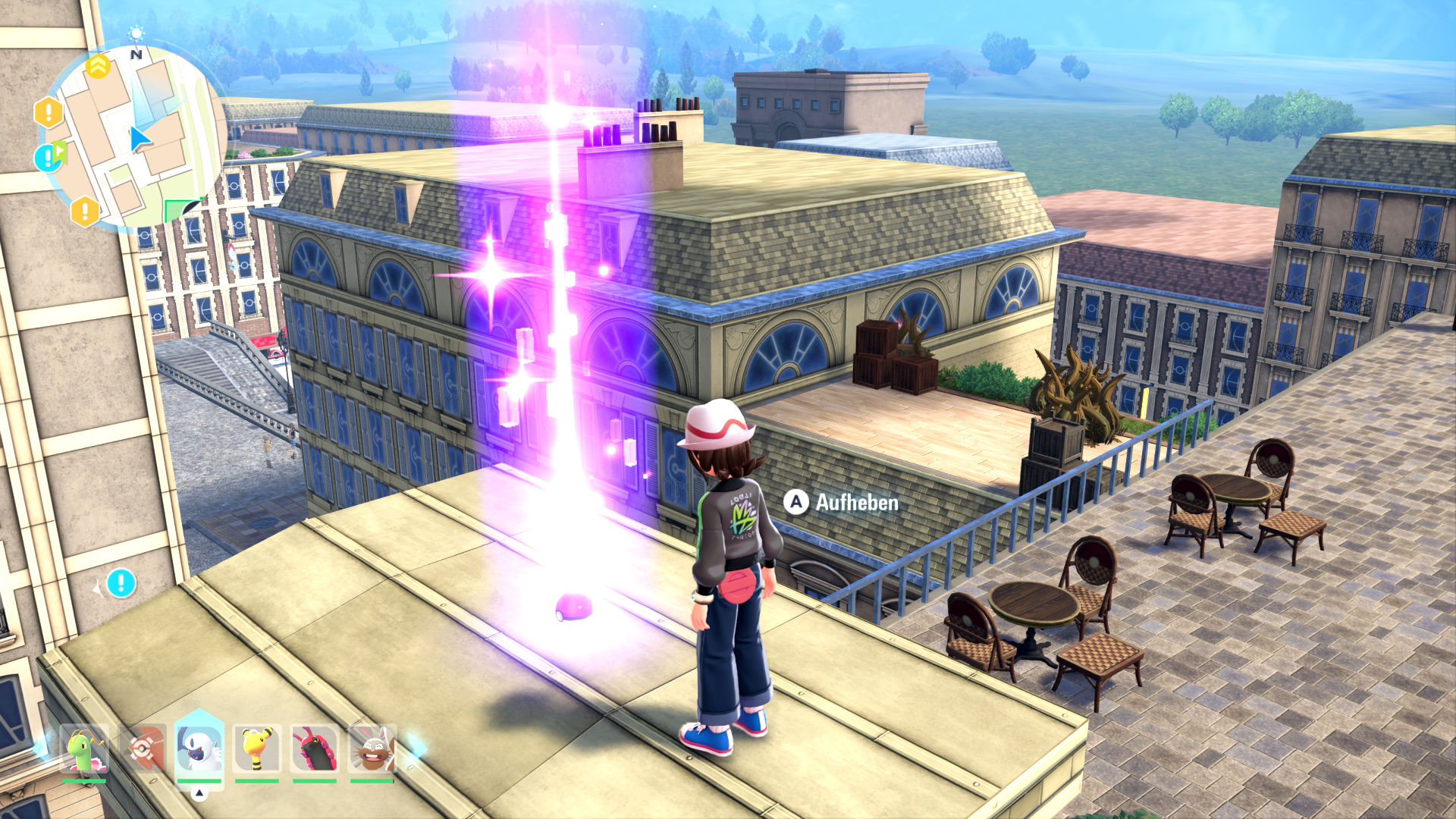Click the glowing arrow right of Diggersby
This screenshot has height=819, width=1456.
(415, 748)
